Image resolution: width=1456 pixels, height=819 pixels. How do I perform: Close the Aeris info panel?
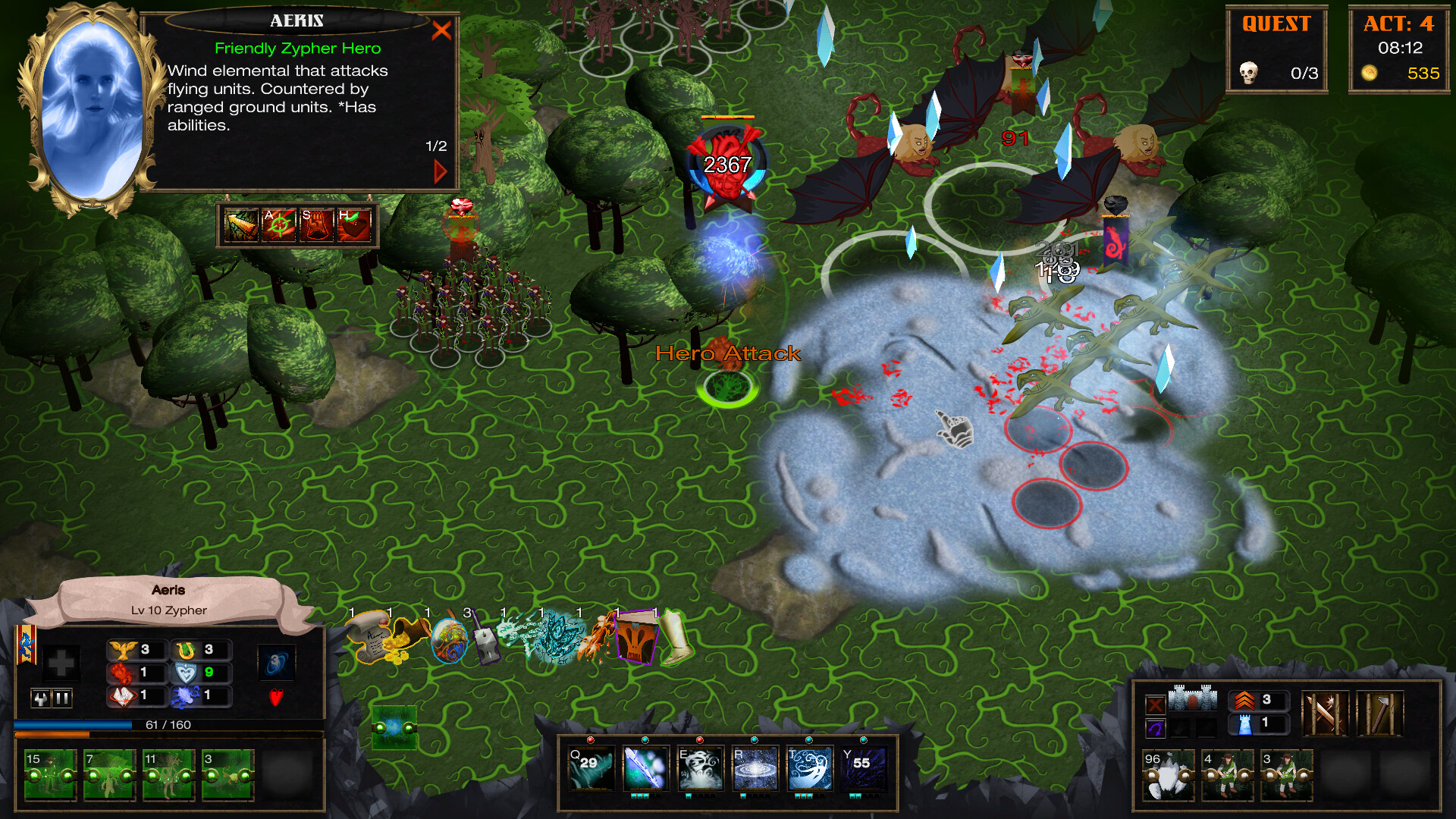441,30
